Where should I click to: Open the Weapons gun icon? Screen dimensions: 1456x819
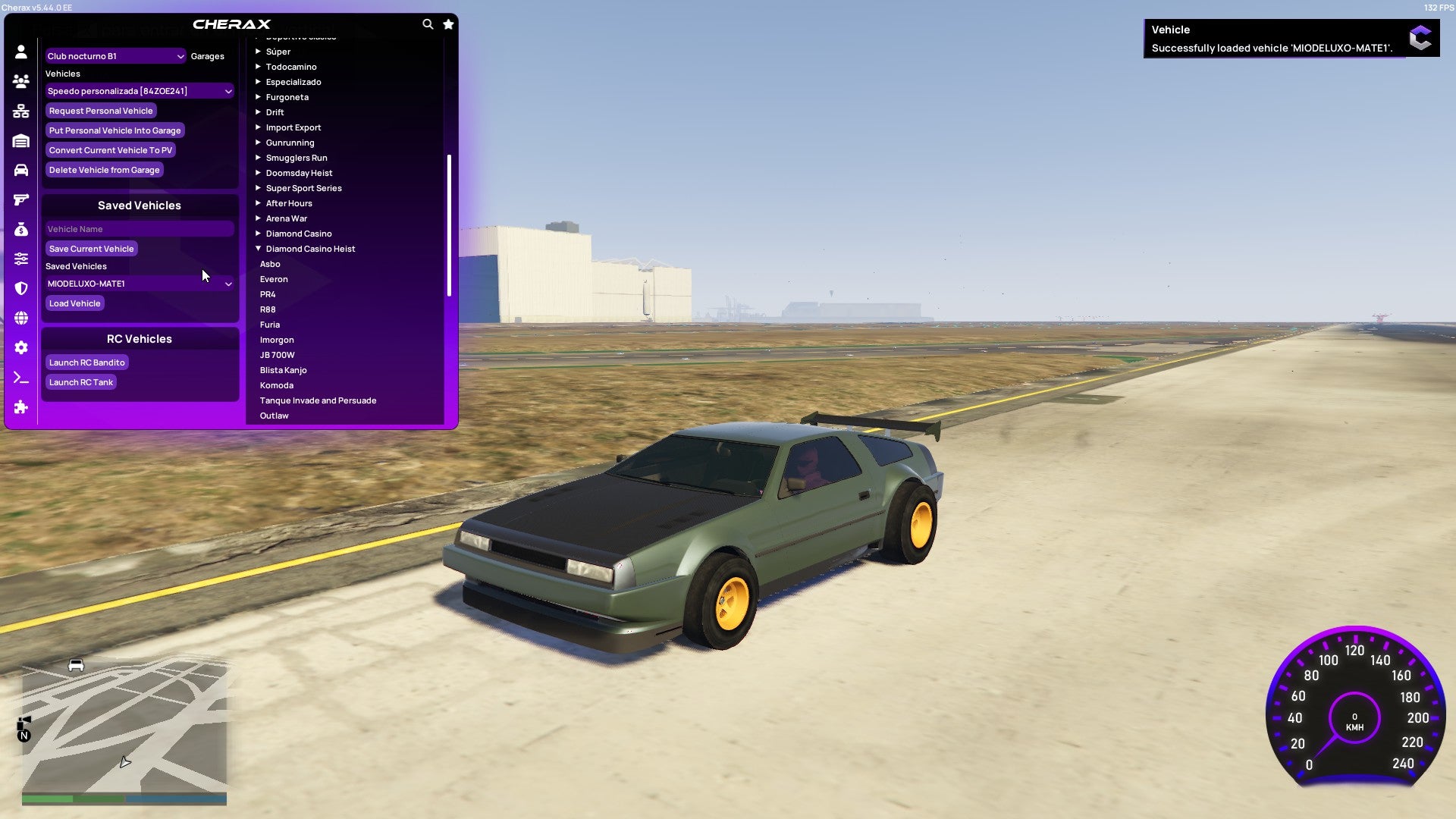point(21,199)
